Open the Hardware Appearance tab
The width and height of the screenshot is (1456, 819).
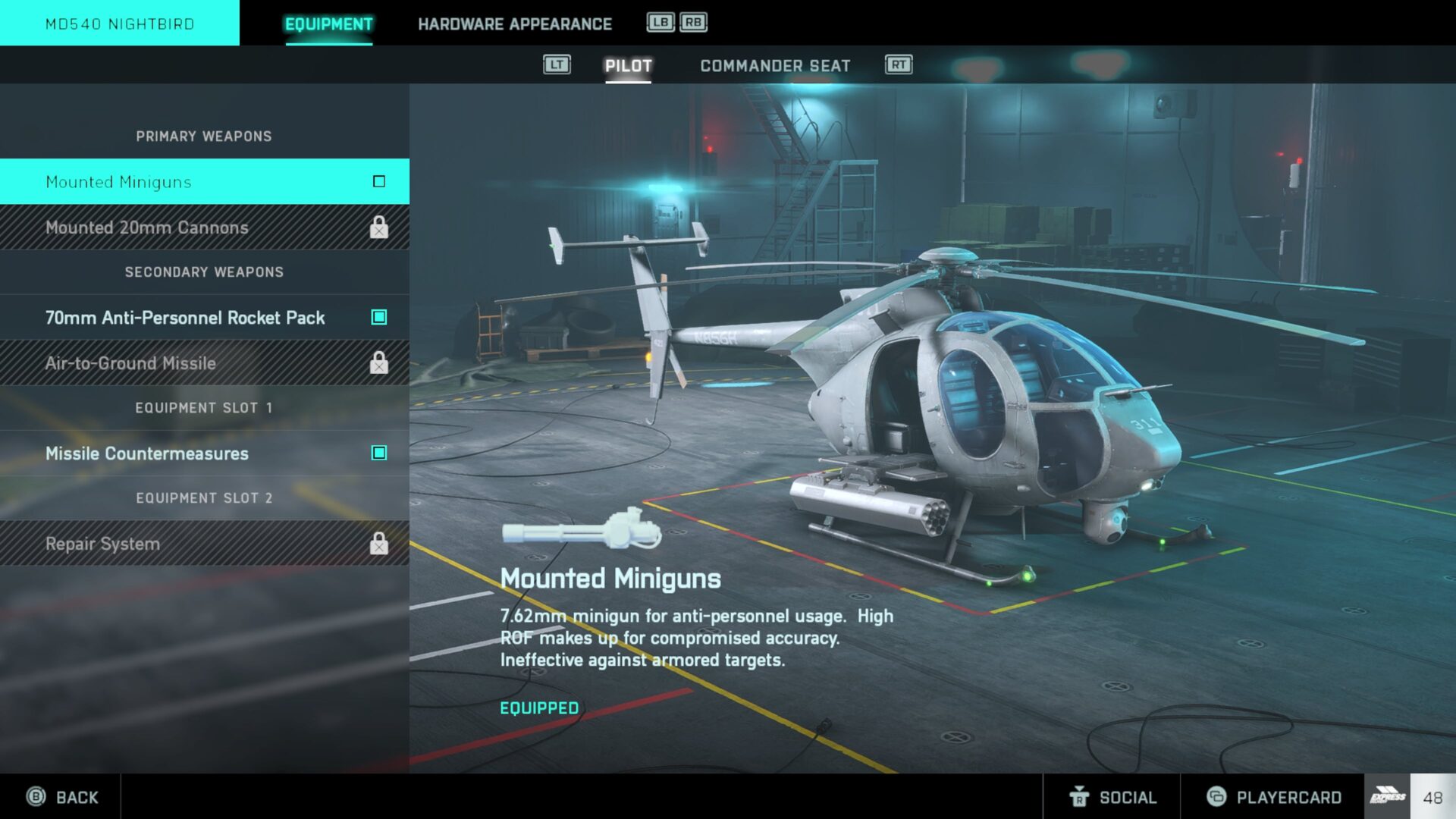514,24
